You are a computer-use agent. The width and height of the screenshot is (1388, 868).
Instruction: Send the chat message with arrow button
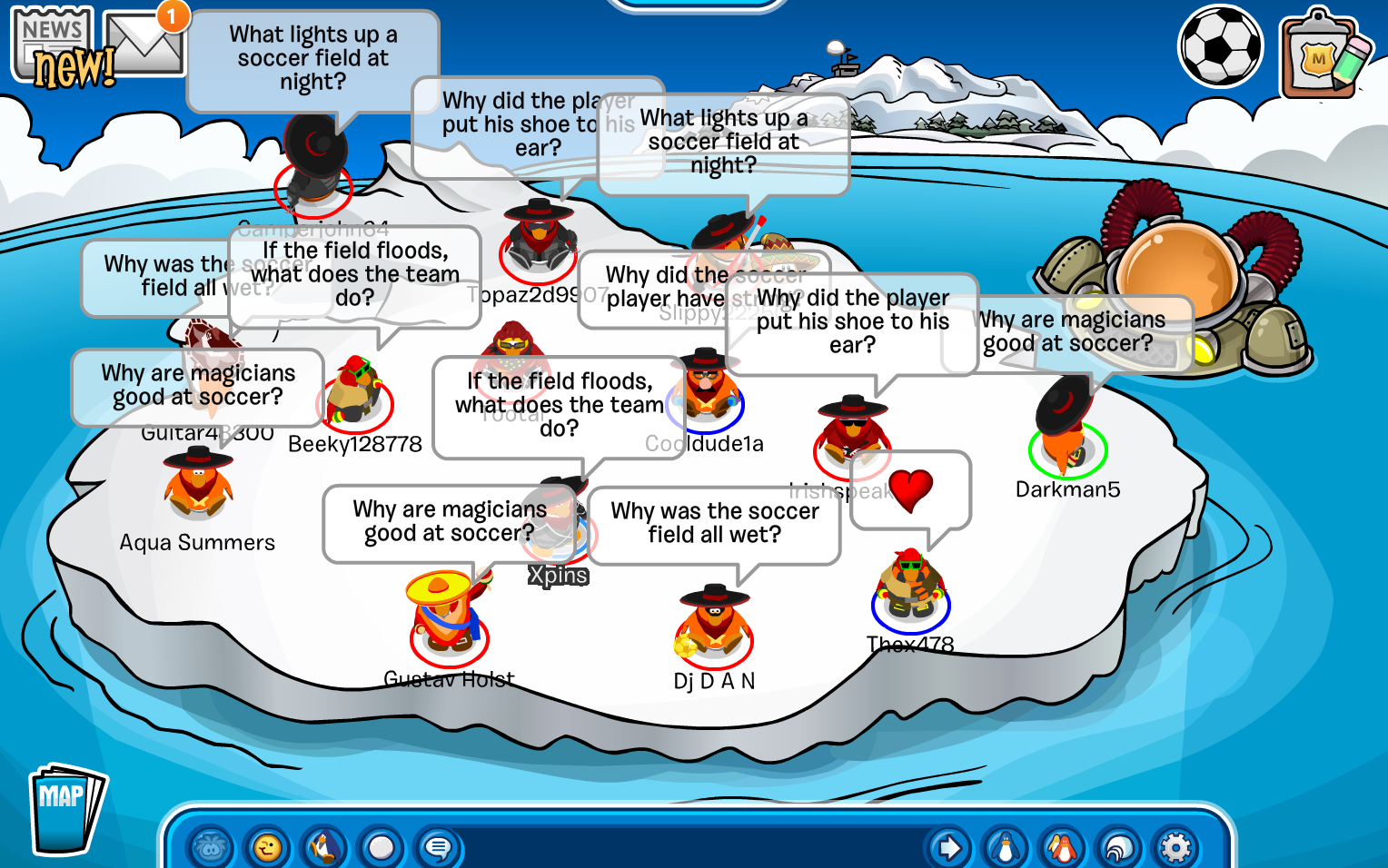(949, 848)
